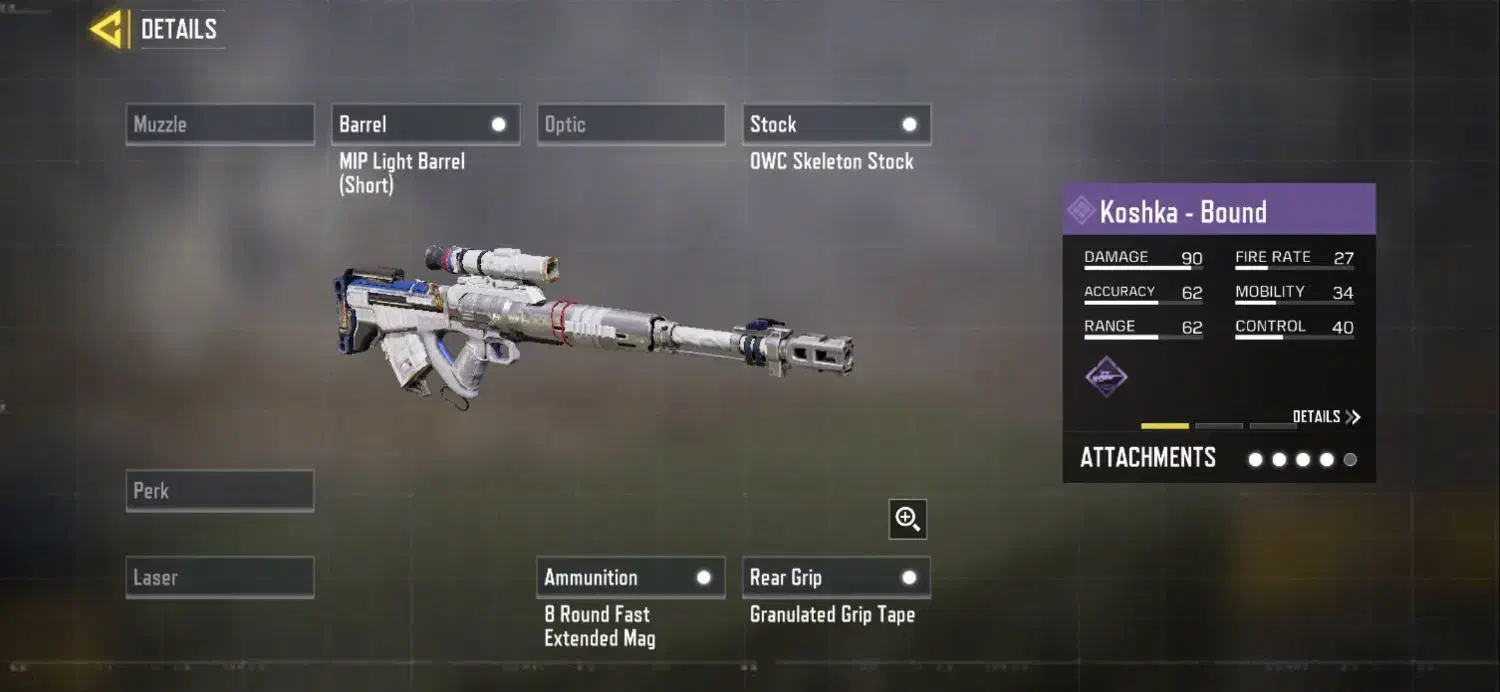Select the Rear Grip attachment slot
The width and height of the screenshot is (1500, 692).
[837, 578]
